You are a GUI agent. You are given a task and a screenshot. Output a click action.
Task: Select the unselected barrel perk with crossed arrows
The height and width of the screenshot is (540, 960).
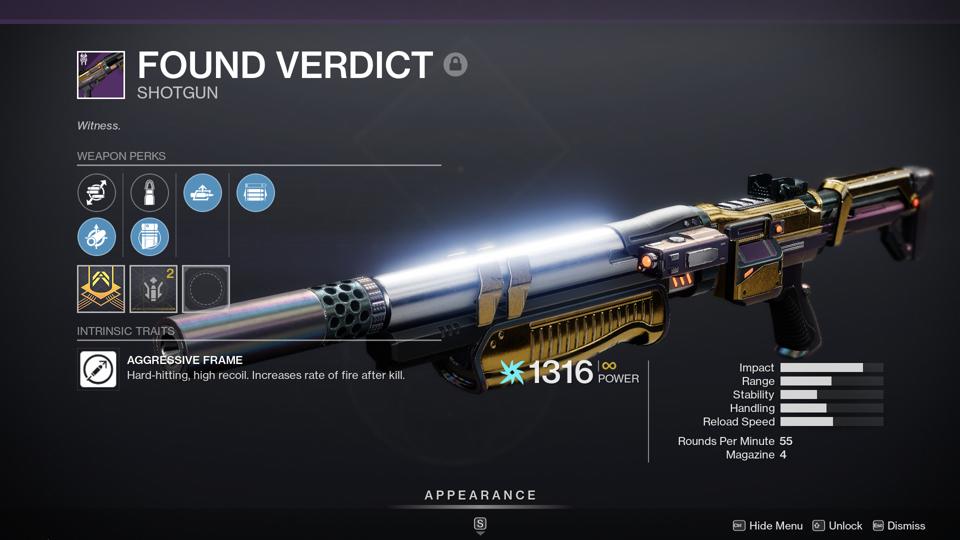[97, 193]
